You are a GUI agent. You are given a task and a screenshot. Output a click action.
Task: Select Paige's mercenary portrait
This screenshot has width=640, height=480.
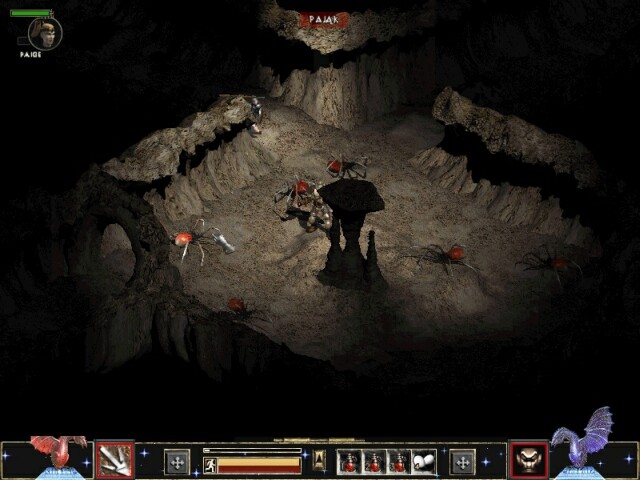45,32
